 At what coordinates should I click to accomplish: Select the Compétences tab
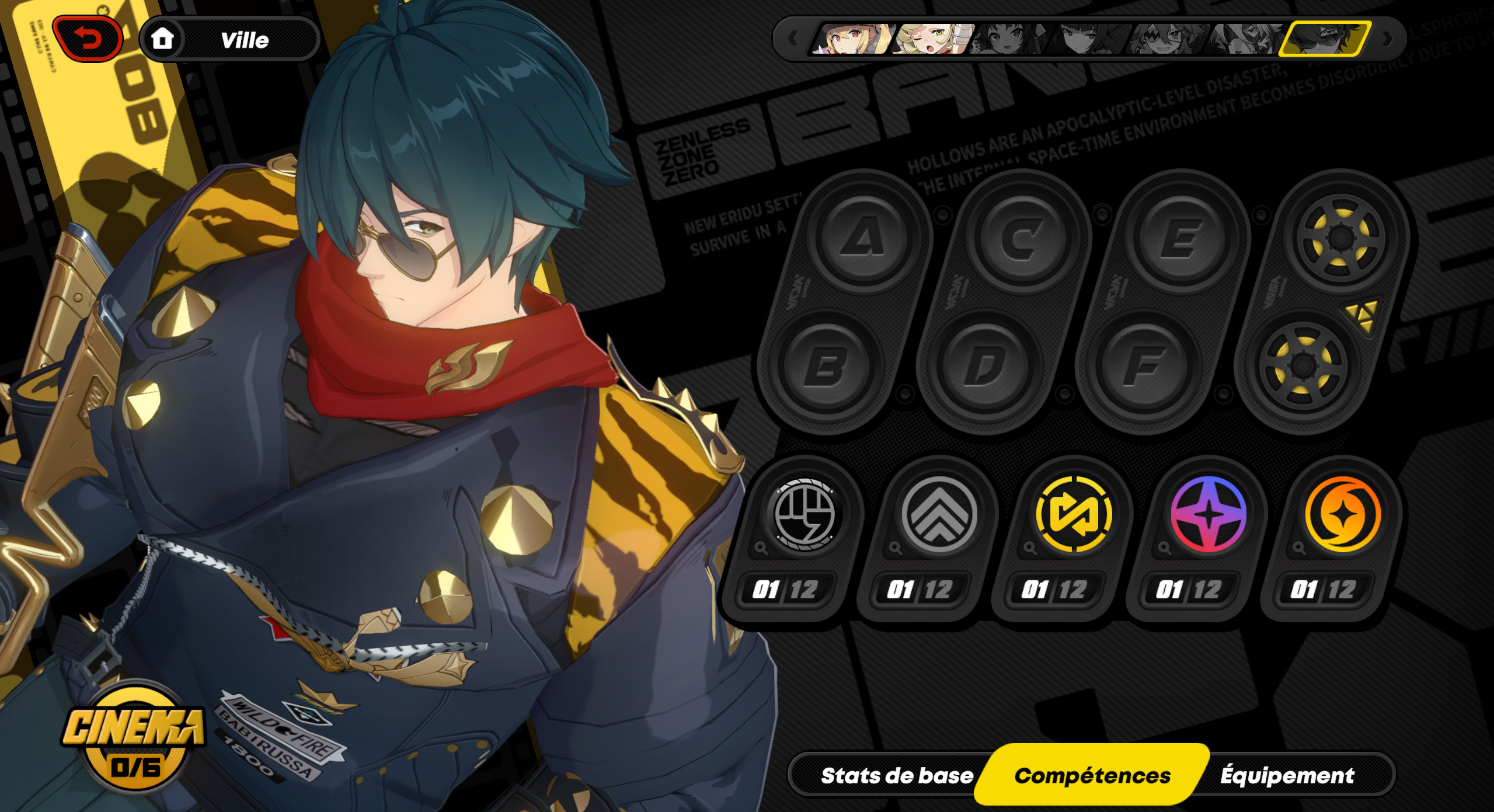tap(1092, 775)
